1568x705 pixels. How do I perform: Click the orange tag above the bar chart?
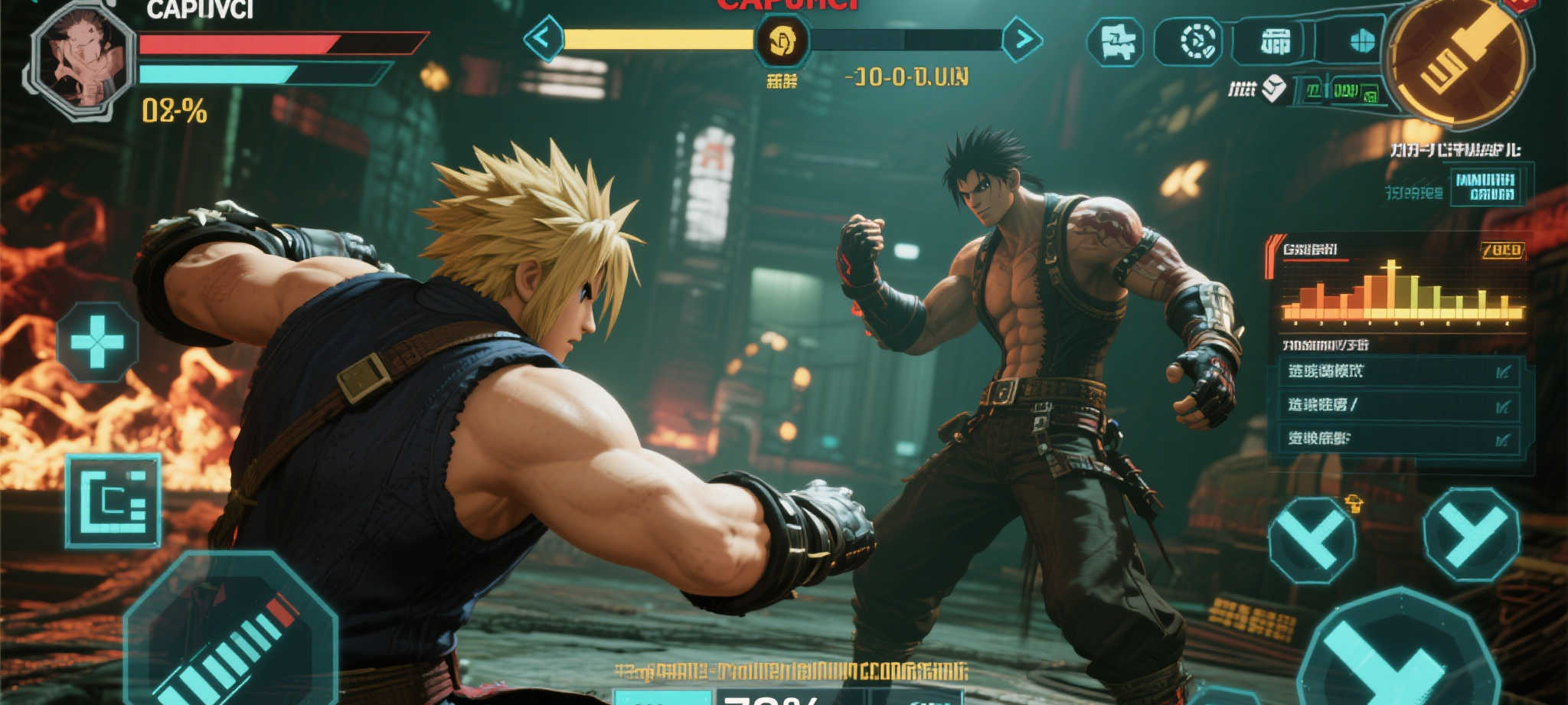point(1501,250)
